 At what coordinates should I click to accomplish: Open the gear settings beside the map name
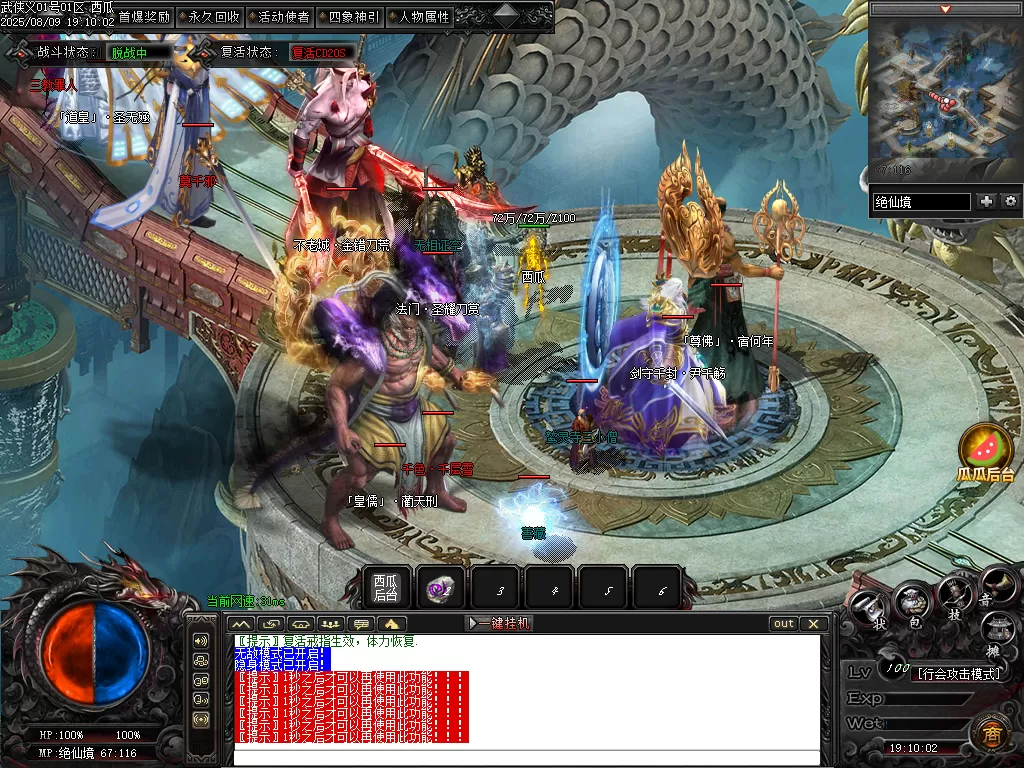pyautogui.click(x=1010, y=201)
